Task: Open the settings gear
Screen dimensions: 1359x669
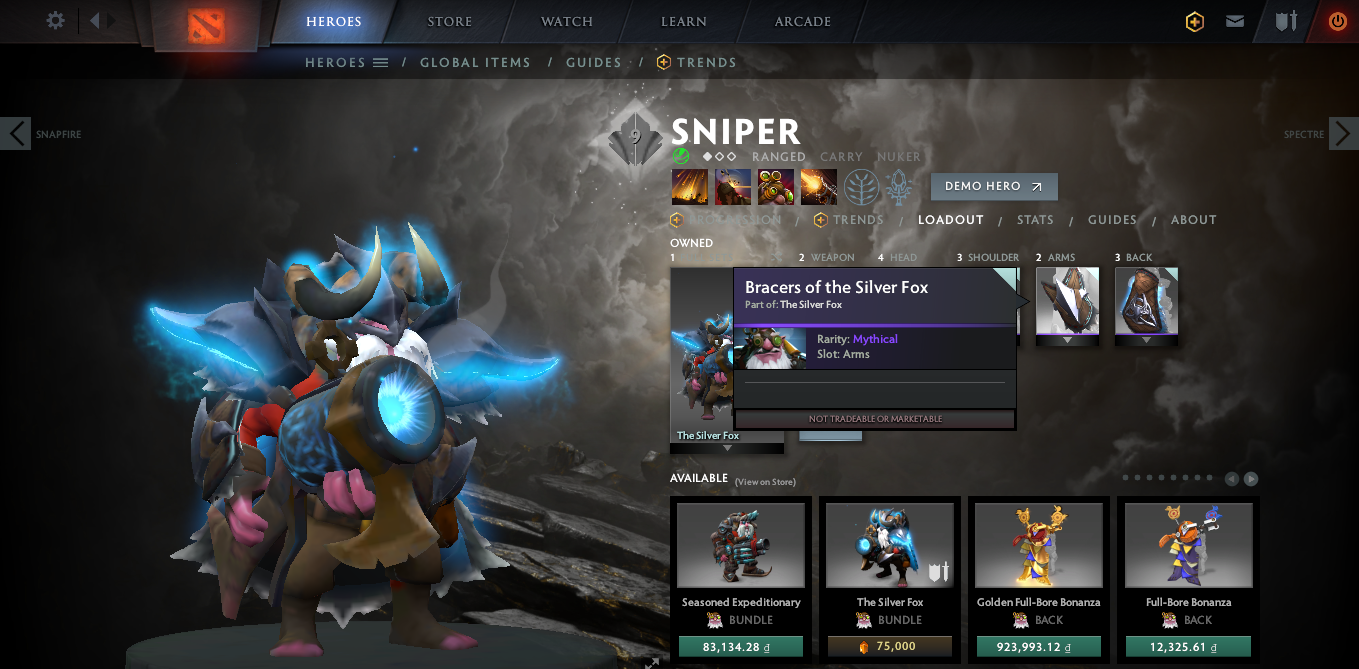Action: [56, 21]
